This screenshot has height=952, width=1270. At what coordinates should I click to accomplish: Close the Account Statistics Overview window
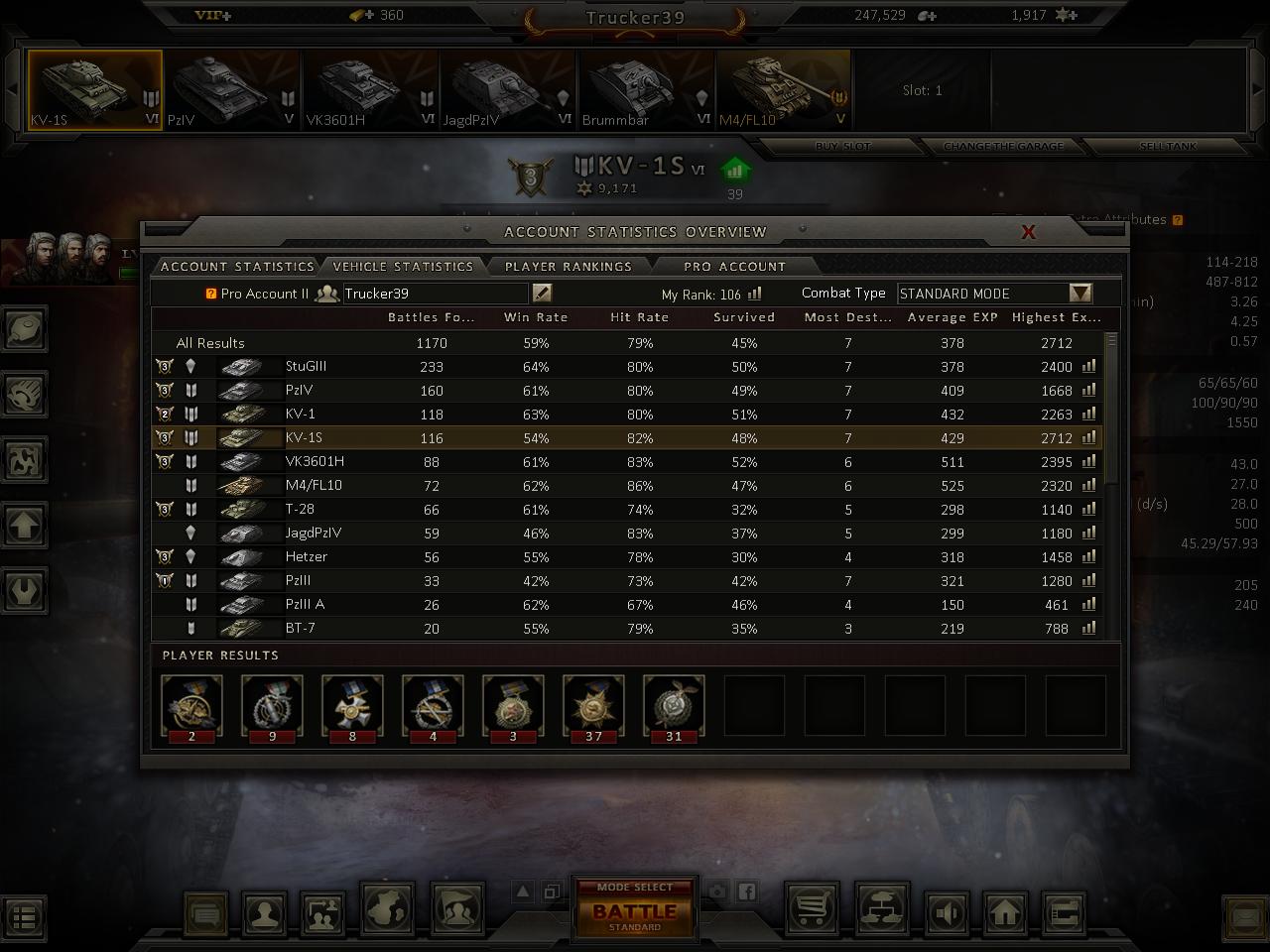tap(1028, 232)
